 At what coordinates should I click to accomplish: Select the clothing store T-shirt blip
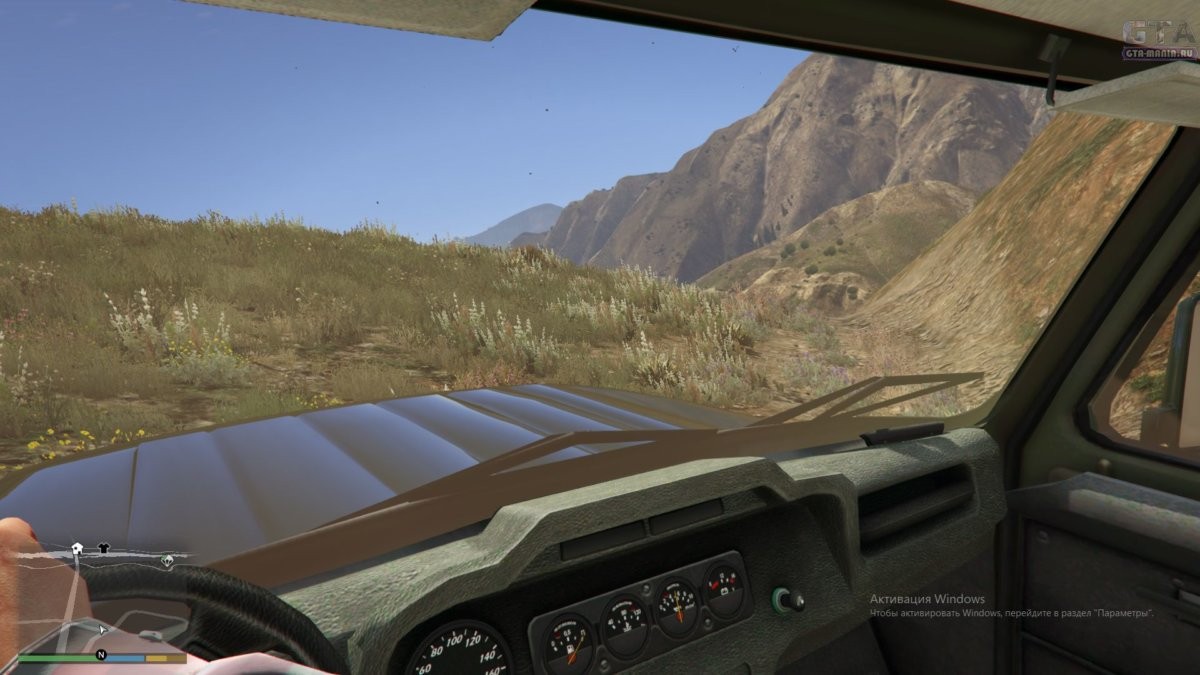[x=103, y=548]
